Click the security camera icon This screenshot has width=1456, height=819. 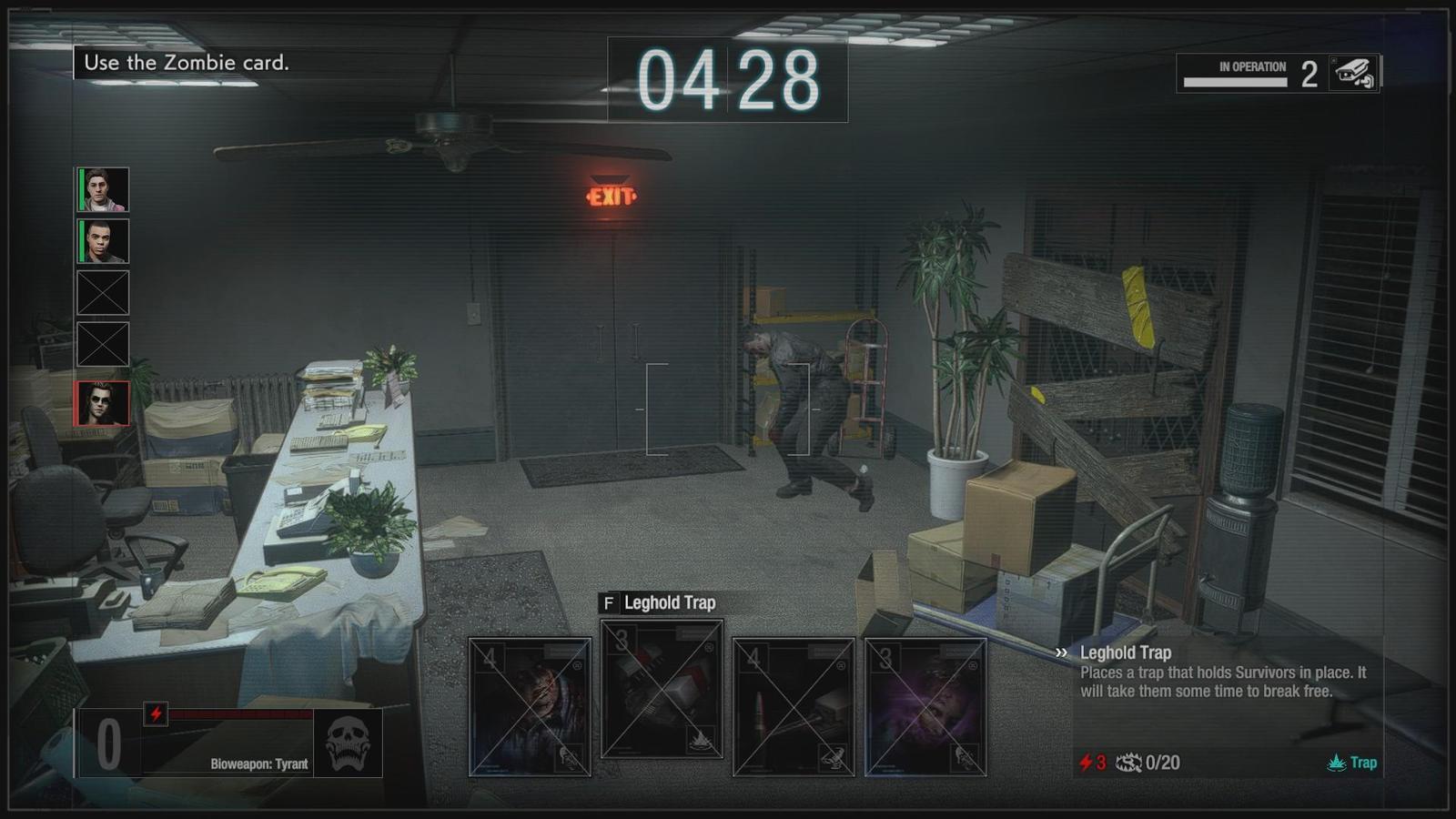click(x=1353, y=73)
